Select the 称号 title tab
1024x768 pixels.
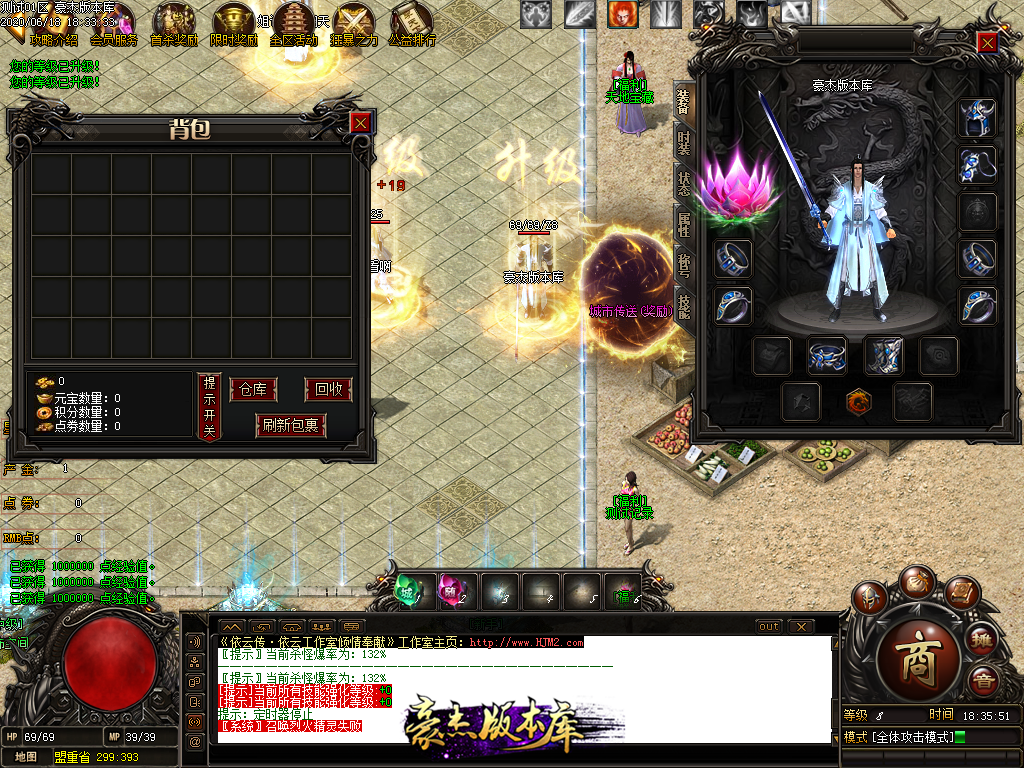pyautogui.click(x=684, y=264)
